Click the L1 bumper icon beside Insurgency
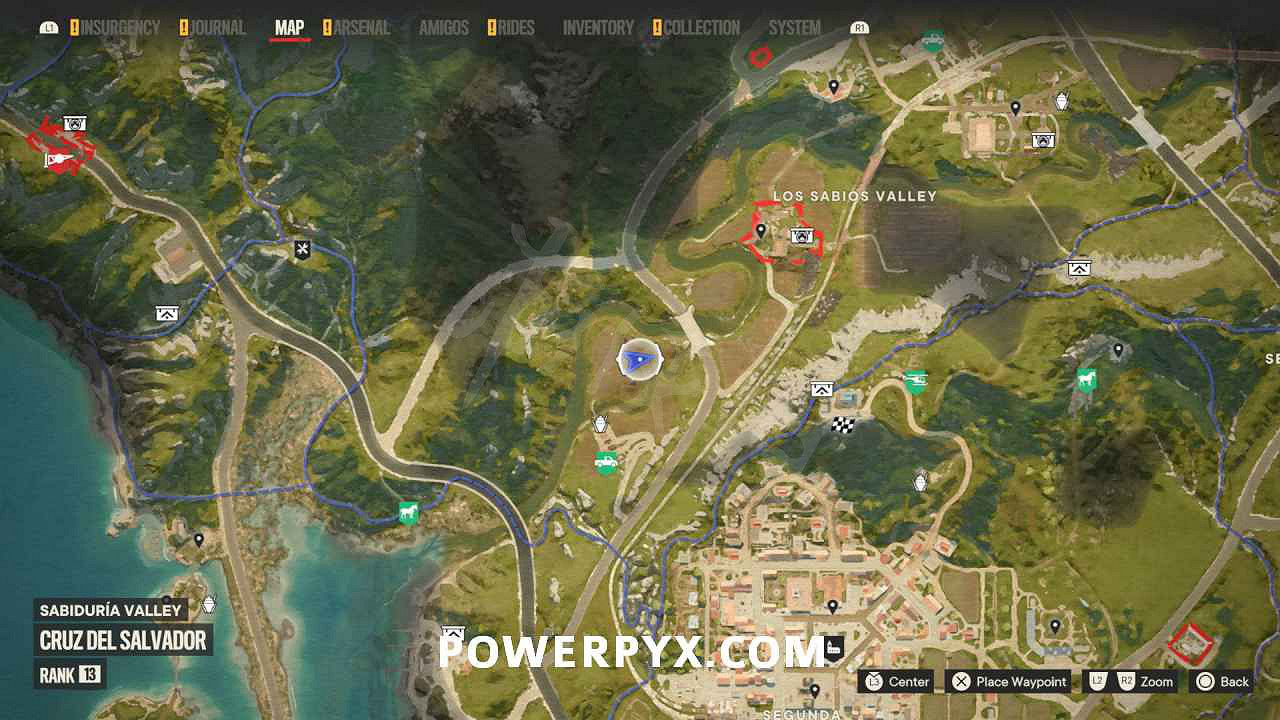The image size is (1280, 720). coord(47,27)
